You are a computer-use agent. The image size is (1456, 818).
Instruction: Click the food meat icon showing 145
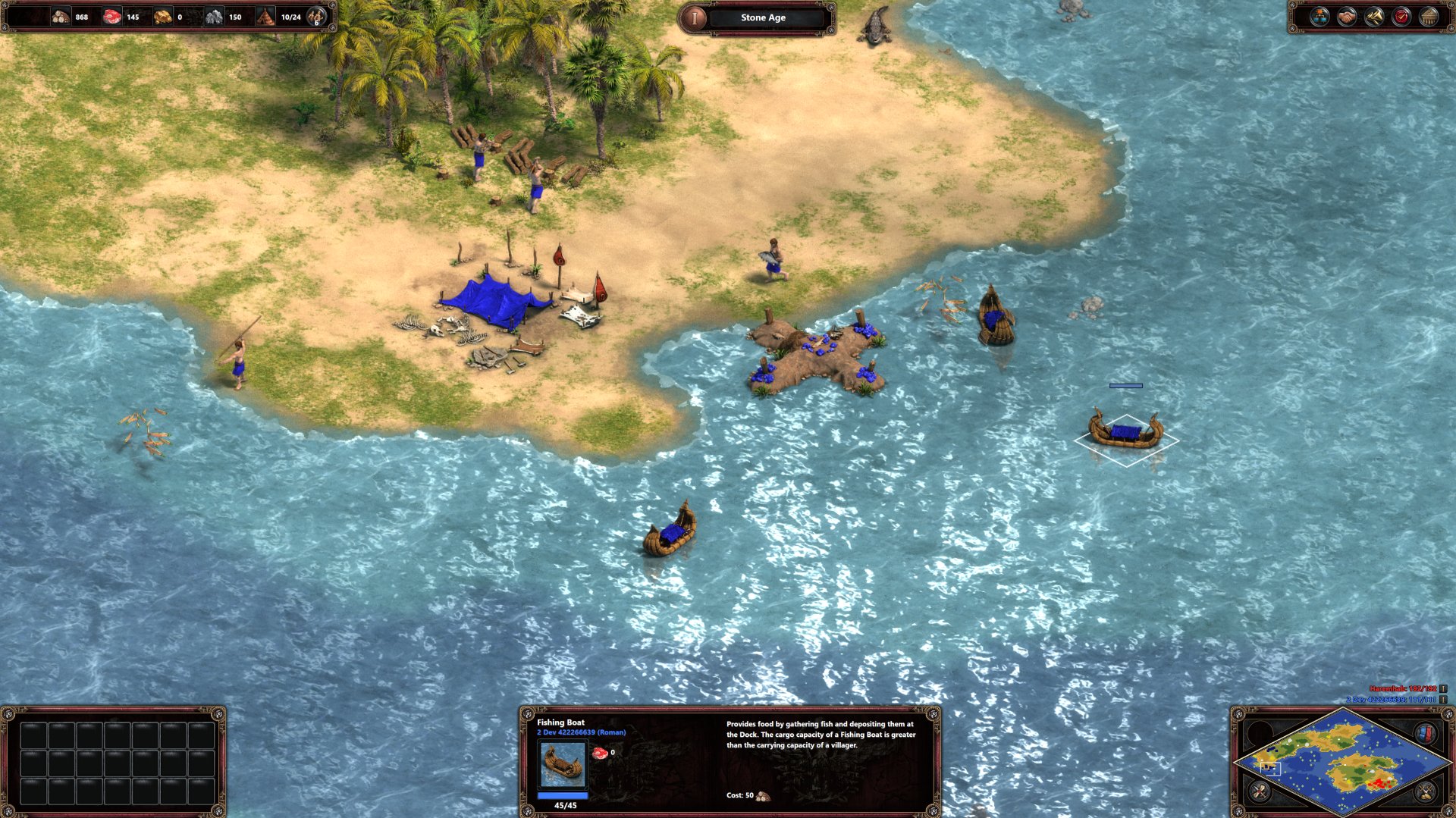112,17
